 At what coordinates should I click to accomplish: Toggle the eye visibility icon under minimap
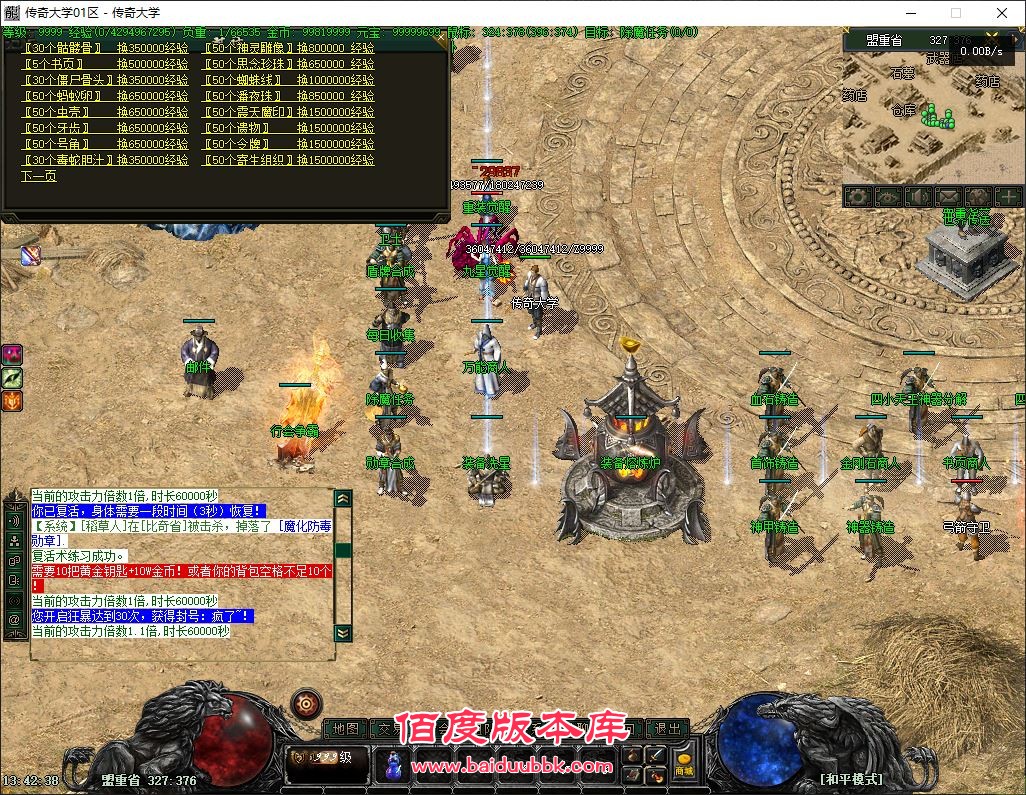(x=887, y=197)
